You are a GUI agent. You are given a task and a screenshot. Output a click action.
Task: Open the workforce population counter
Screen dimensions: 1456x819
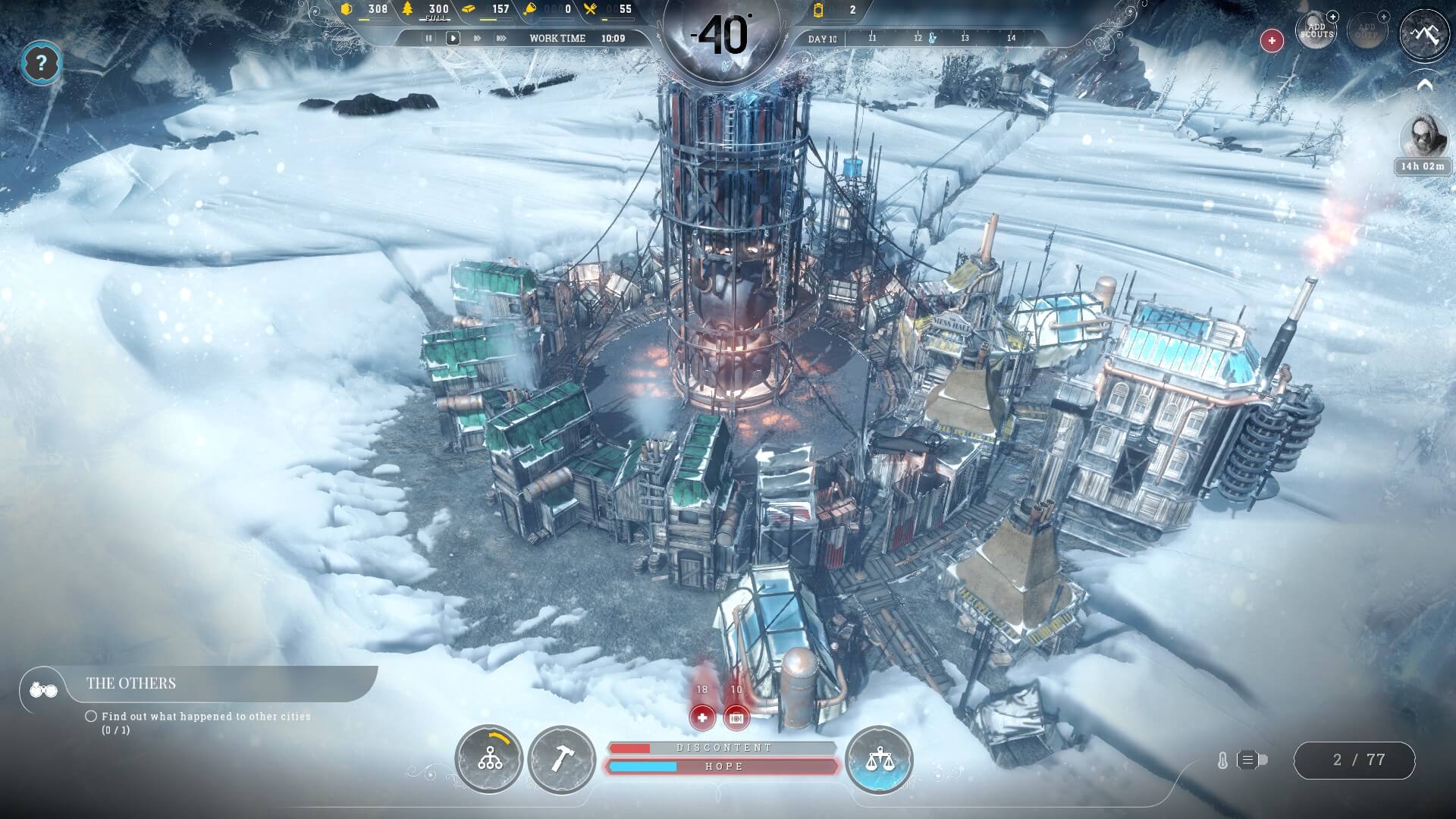tap(1354, 760)
